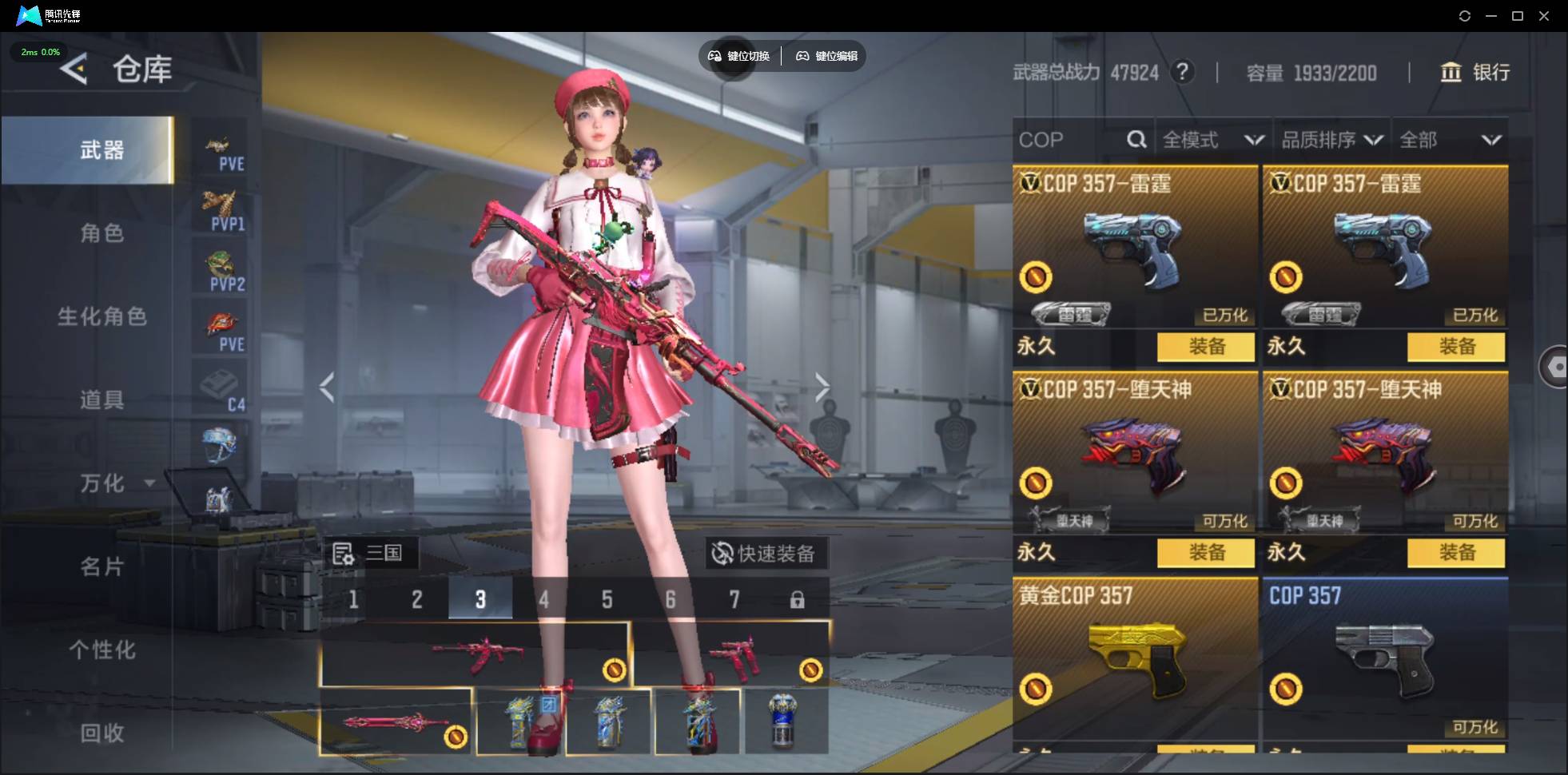Go back using the warehouse back arrow
Screen dimensions: 1568x775
click(74, 70)
